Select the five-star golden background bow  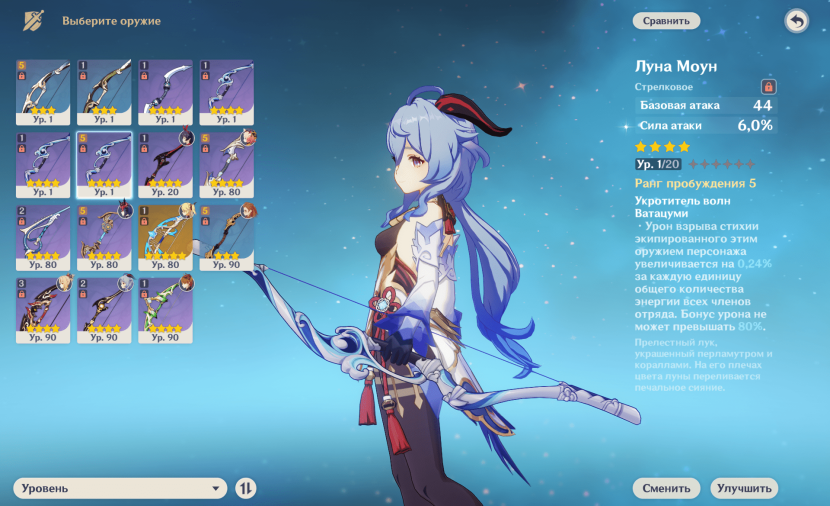[165, 236]
